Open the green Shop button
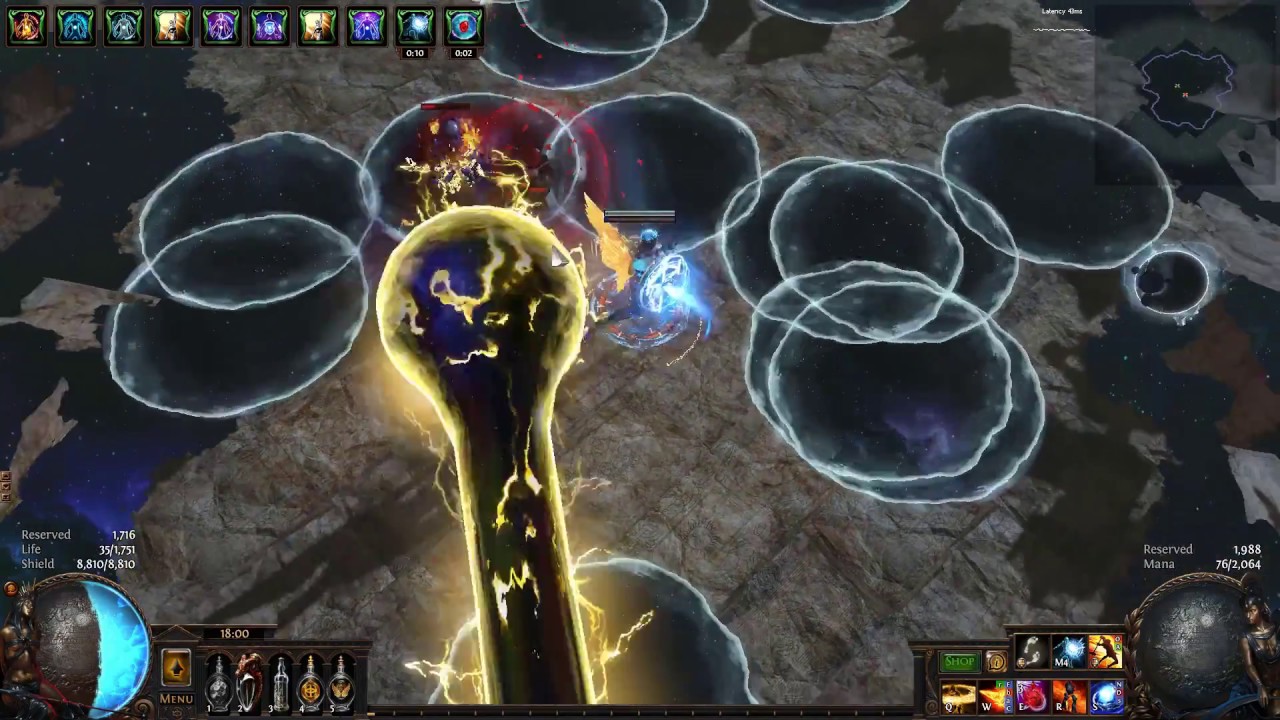 [x=959, y=661]
